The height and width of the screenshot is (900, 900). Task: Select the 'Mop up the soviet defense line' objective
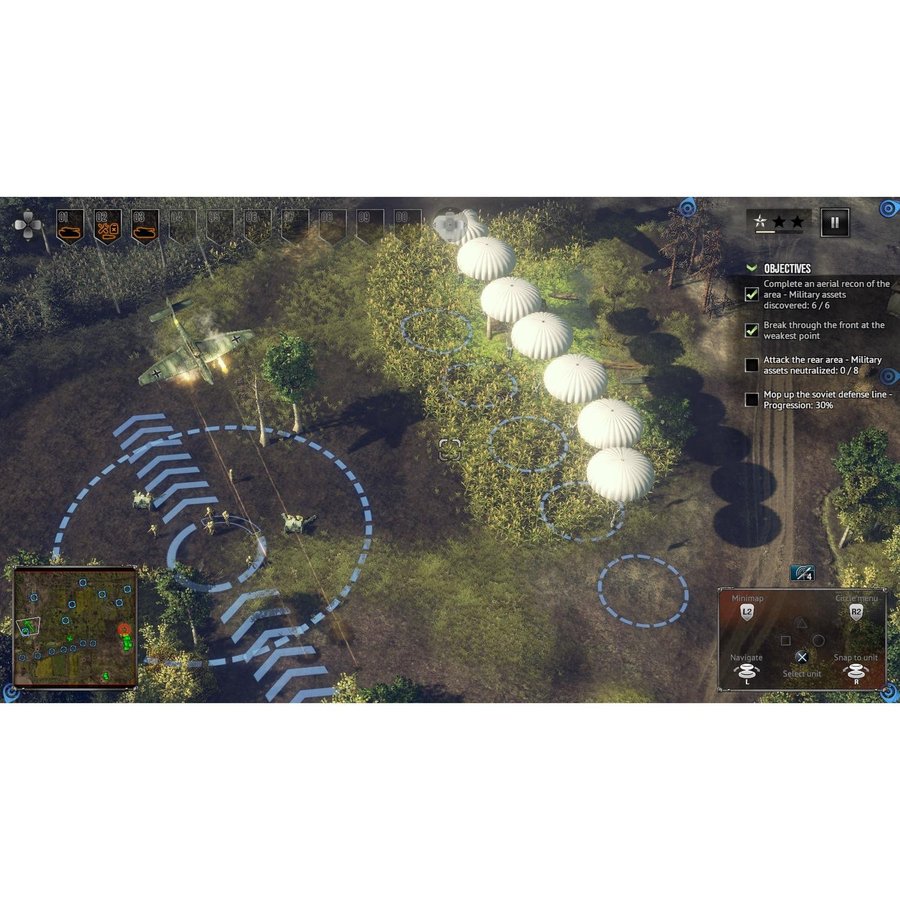click(x=820, y=399)
